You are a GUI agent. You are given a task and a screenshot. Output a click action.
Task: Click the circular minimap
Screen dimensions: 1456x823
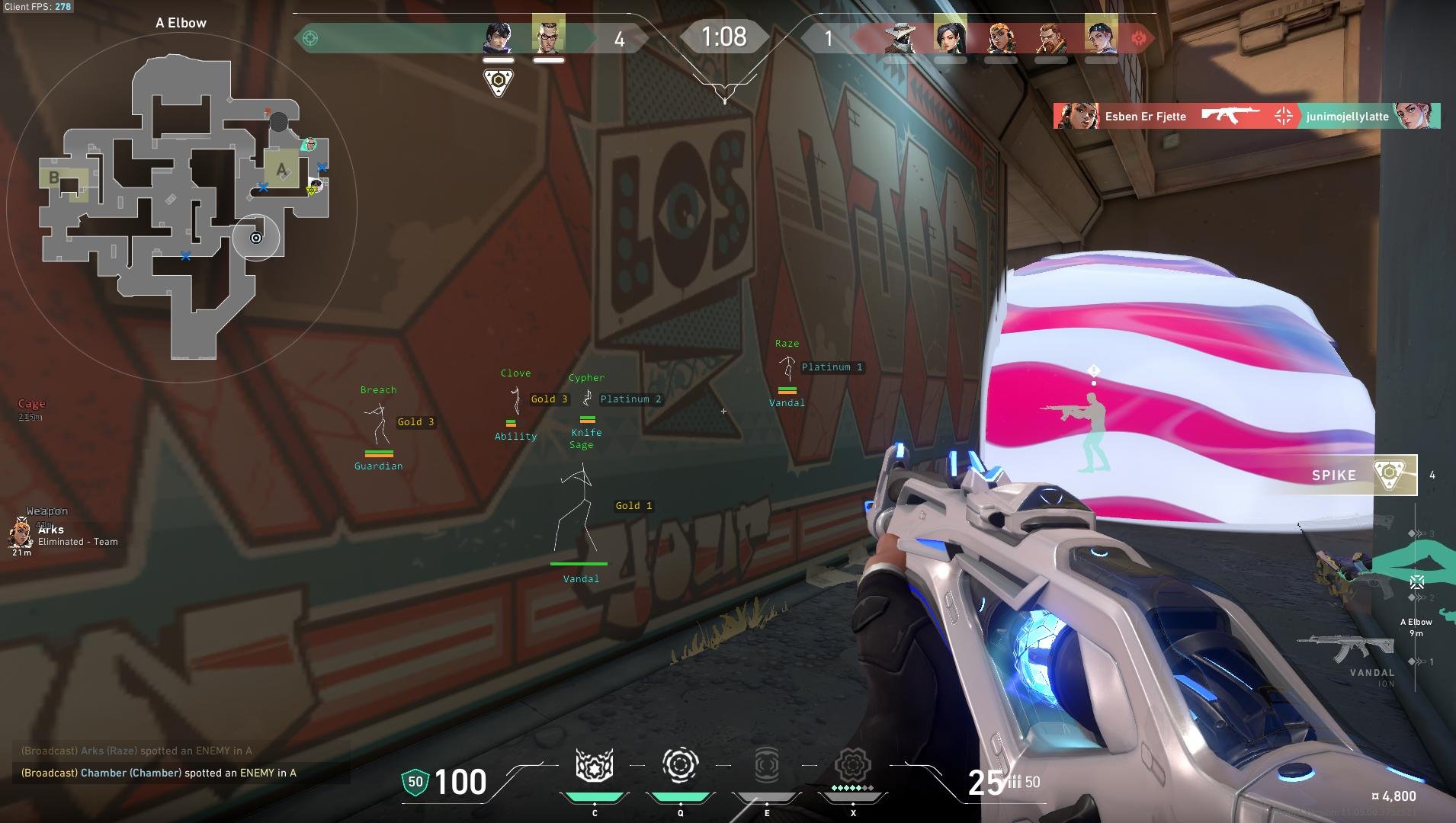[181, 207]
